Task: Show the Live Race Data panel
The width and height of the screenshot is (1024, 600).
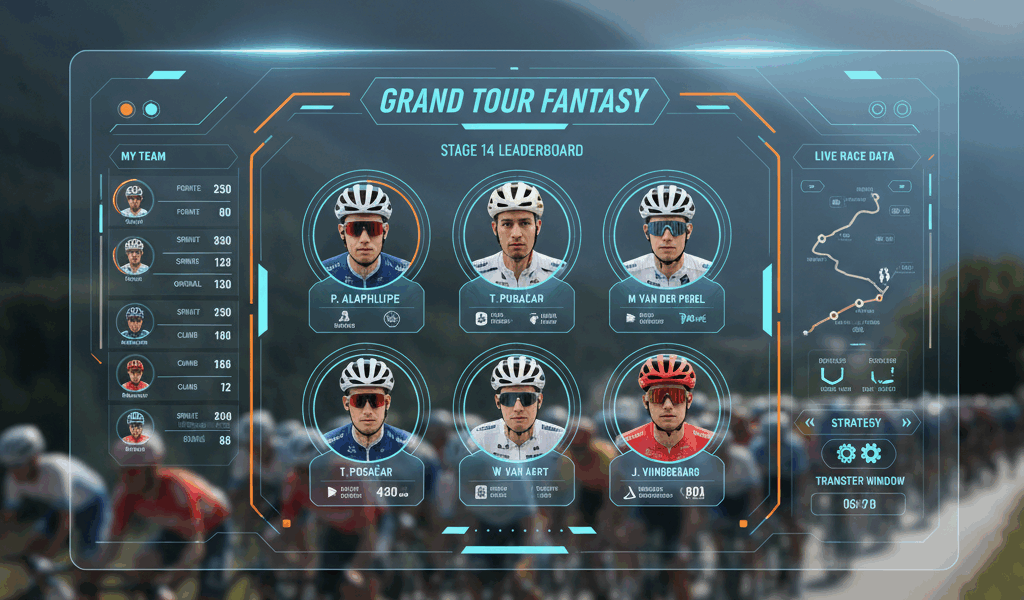Action: tap(853, 156)
